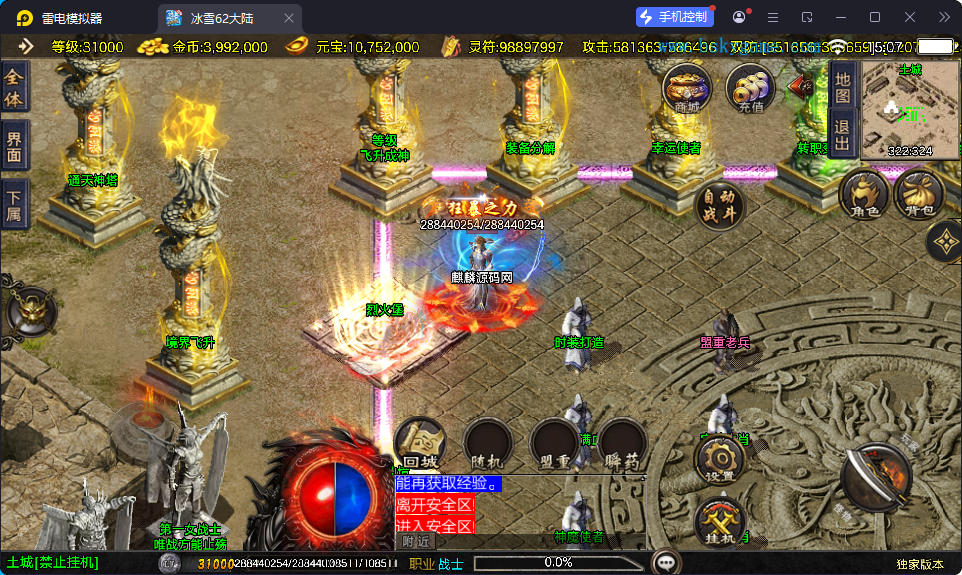This screenshot has height=575, width=962.
Task: Close the 冰雪62大陆 emulator tab
Action: point(289,18)
